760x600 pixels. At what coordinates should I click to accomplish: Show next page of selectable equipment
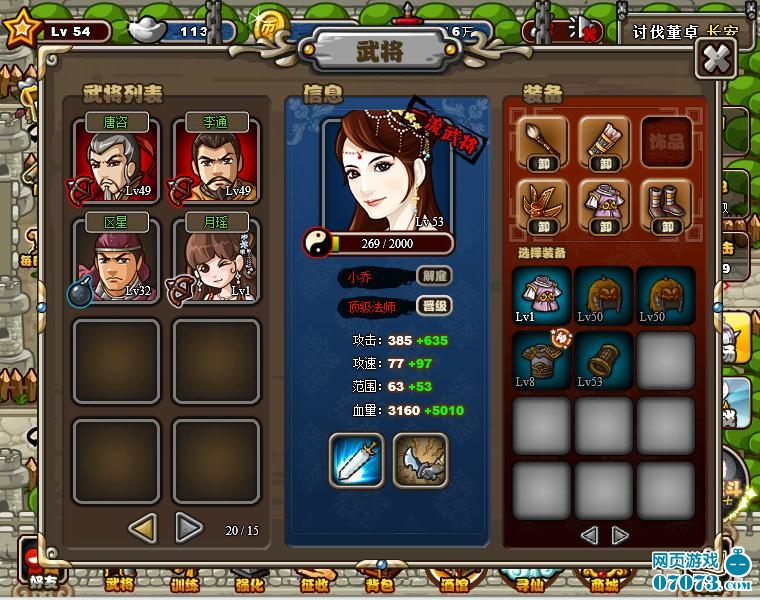coord(620,535)
